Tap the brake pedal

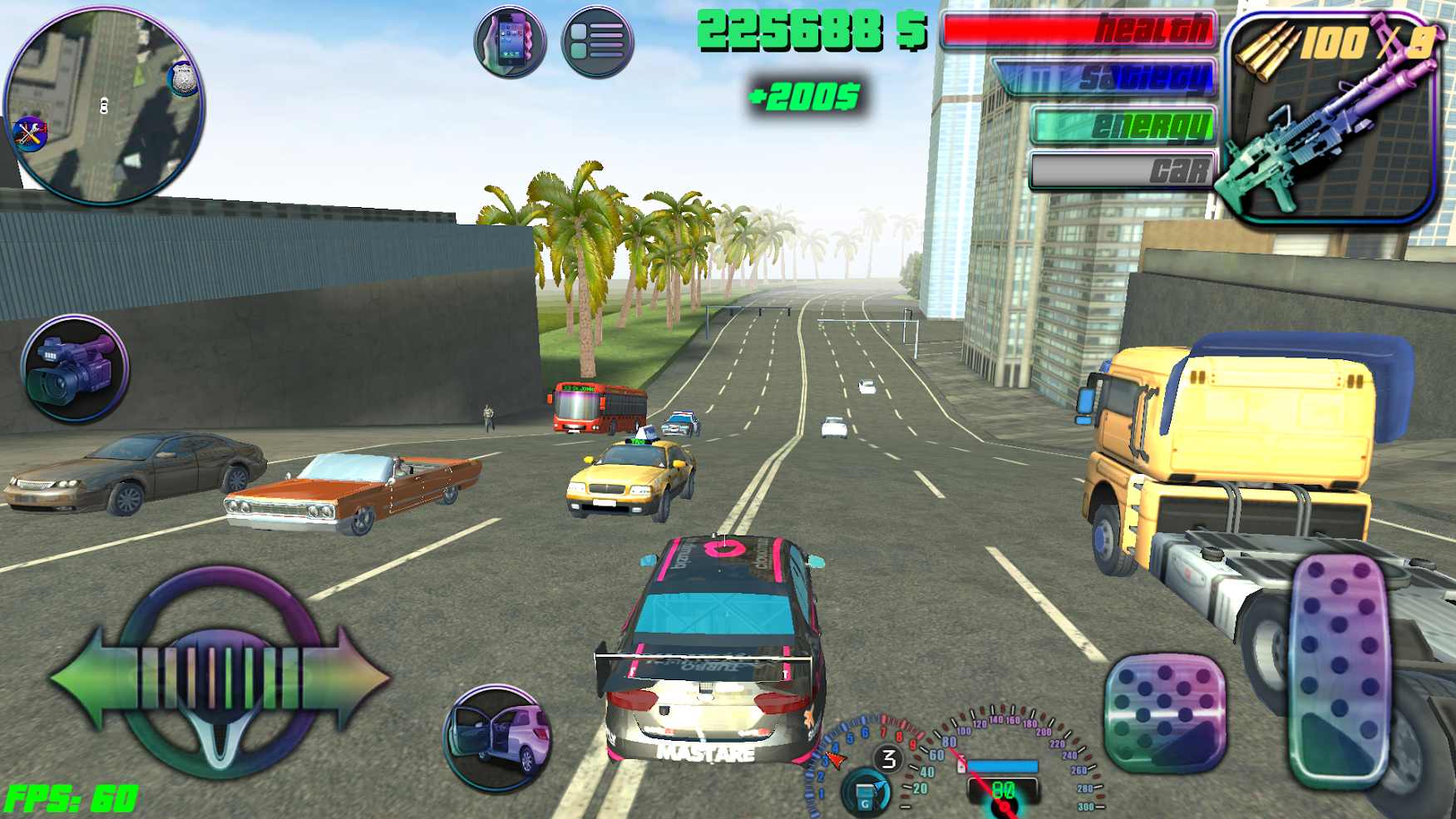(x=1166, y=712)
